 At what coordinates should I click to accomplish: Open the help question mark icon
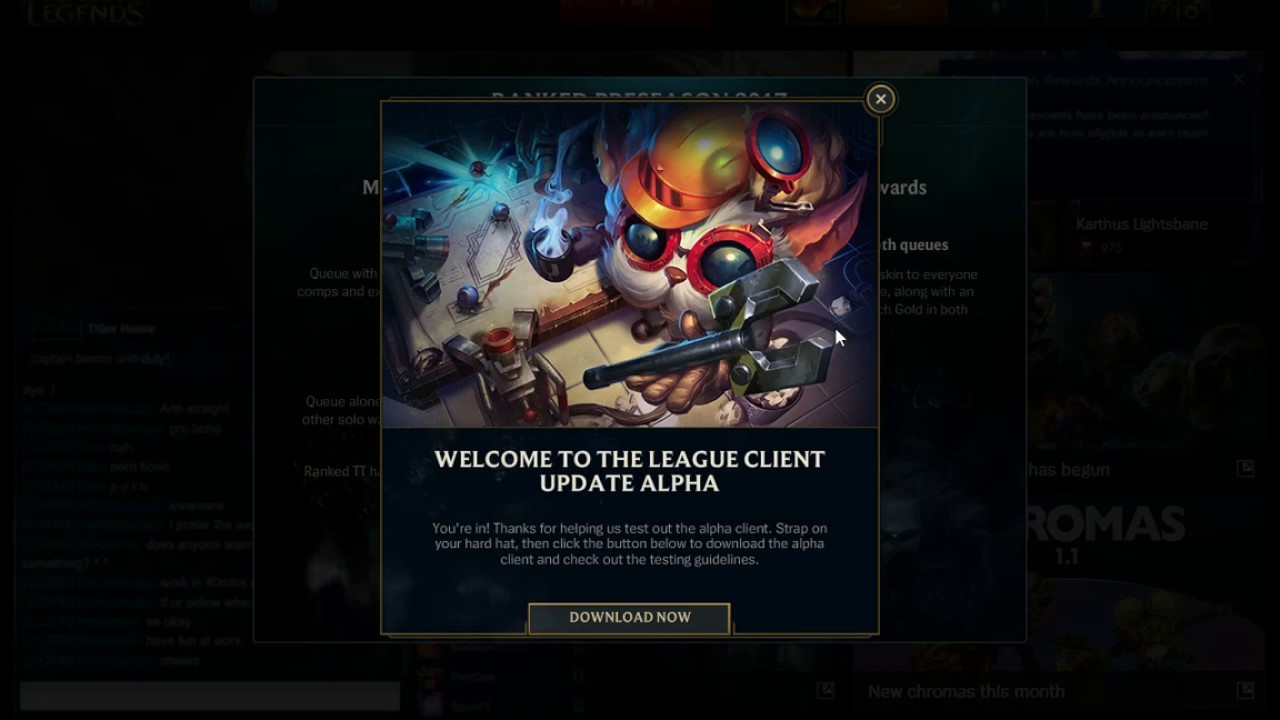(1165, 10)
